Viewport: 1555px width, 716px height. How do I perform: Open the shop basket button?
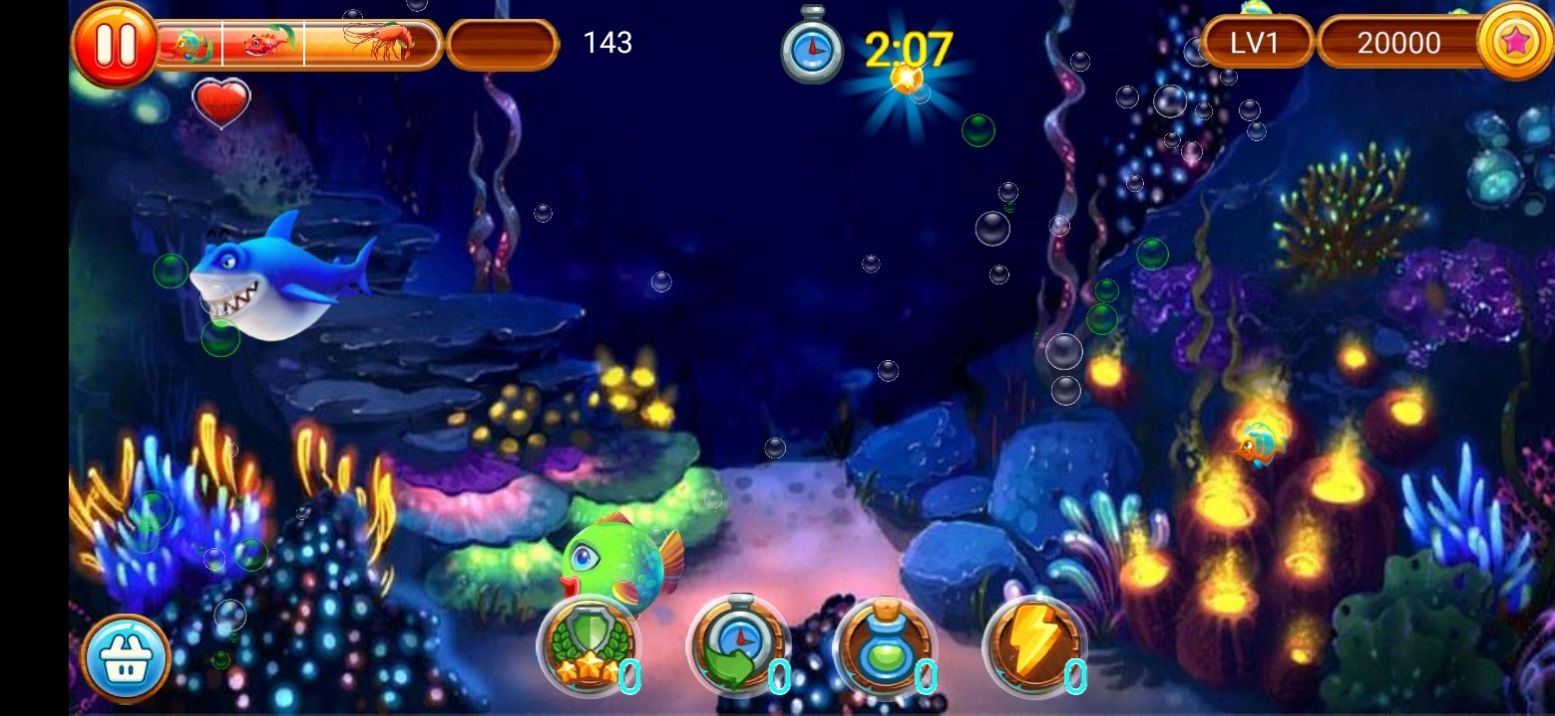pyautogui.click(x=126, y=658)
